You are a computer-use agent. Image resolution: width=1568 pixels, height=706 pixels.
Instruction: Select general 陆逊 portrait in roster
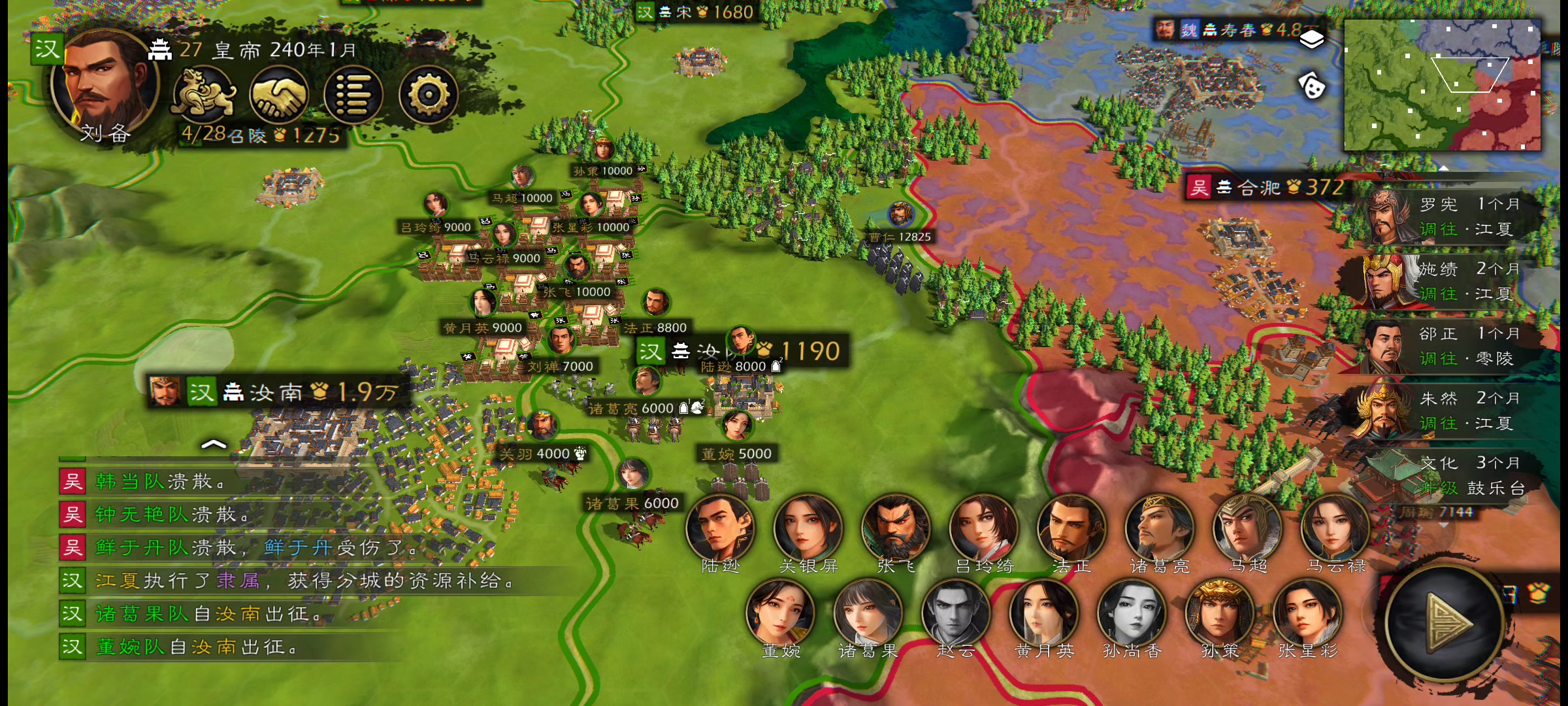pyautogui.click(x=720, y=529)
